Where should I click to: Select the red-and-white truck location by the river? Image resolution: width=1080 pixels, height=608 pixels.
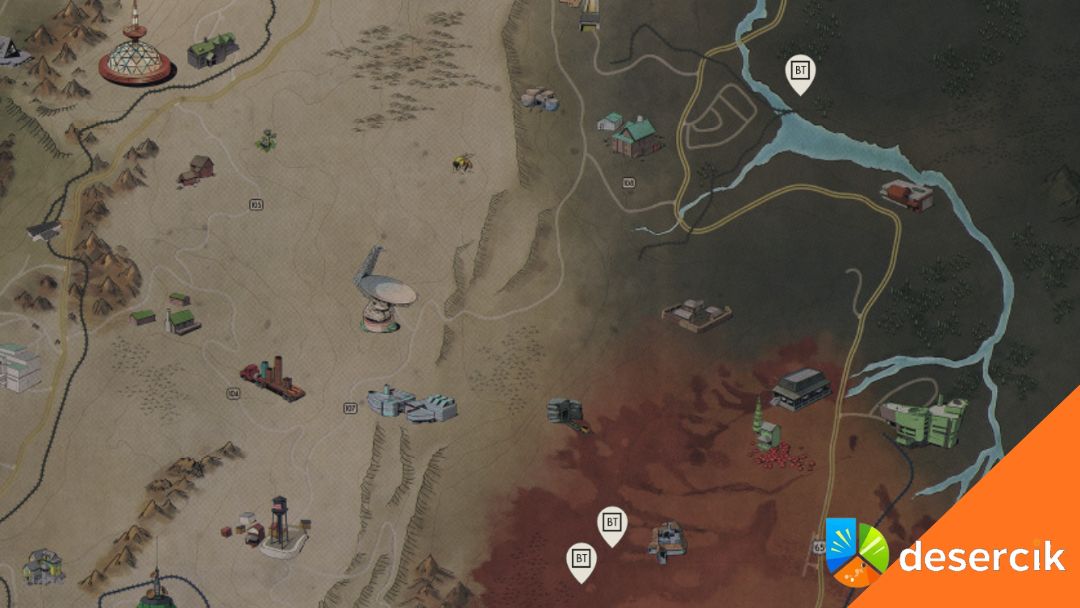tap(906, 194)
